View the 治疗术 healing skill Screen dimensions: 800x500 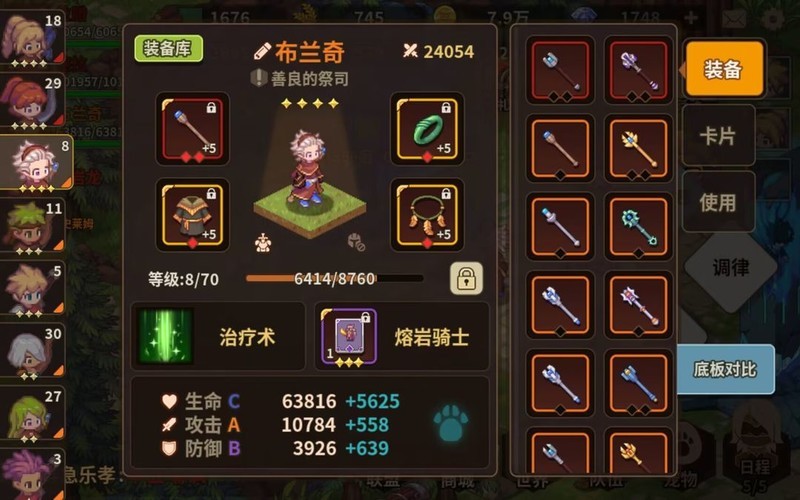pos(218,337)
